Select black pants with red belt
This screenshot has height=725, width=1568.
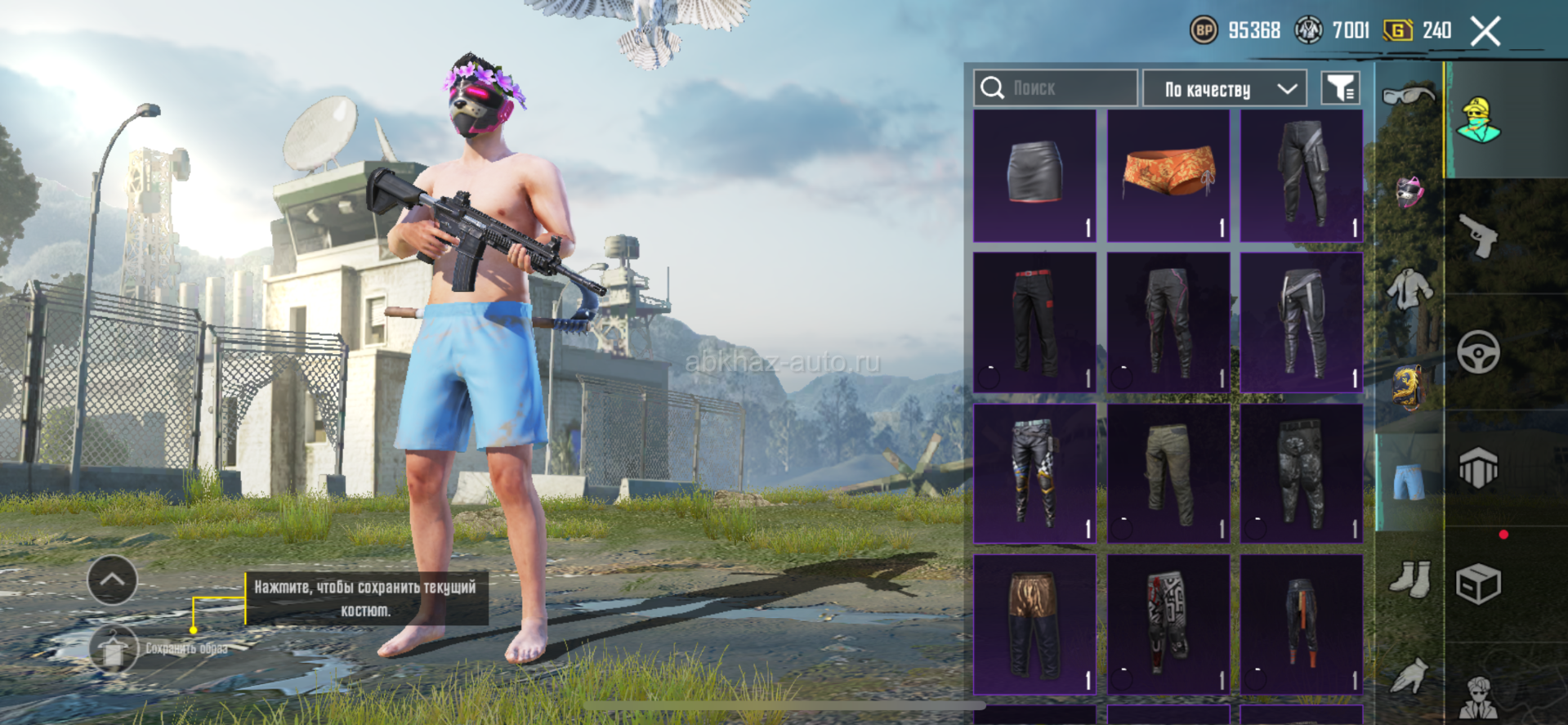(x=1034, y=322)
